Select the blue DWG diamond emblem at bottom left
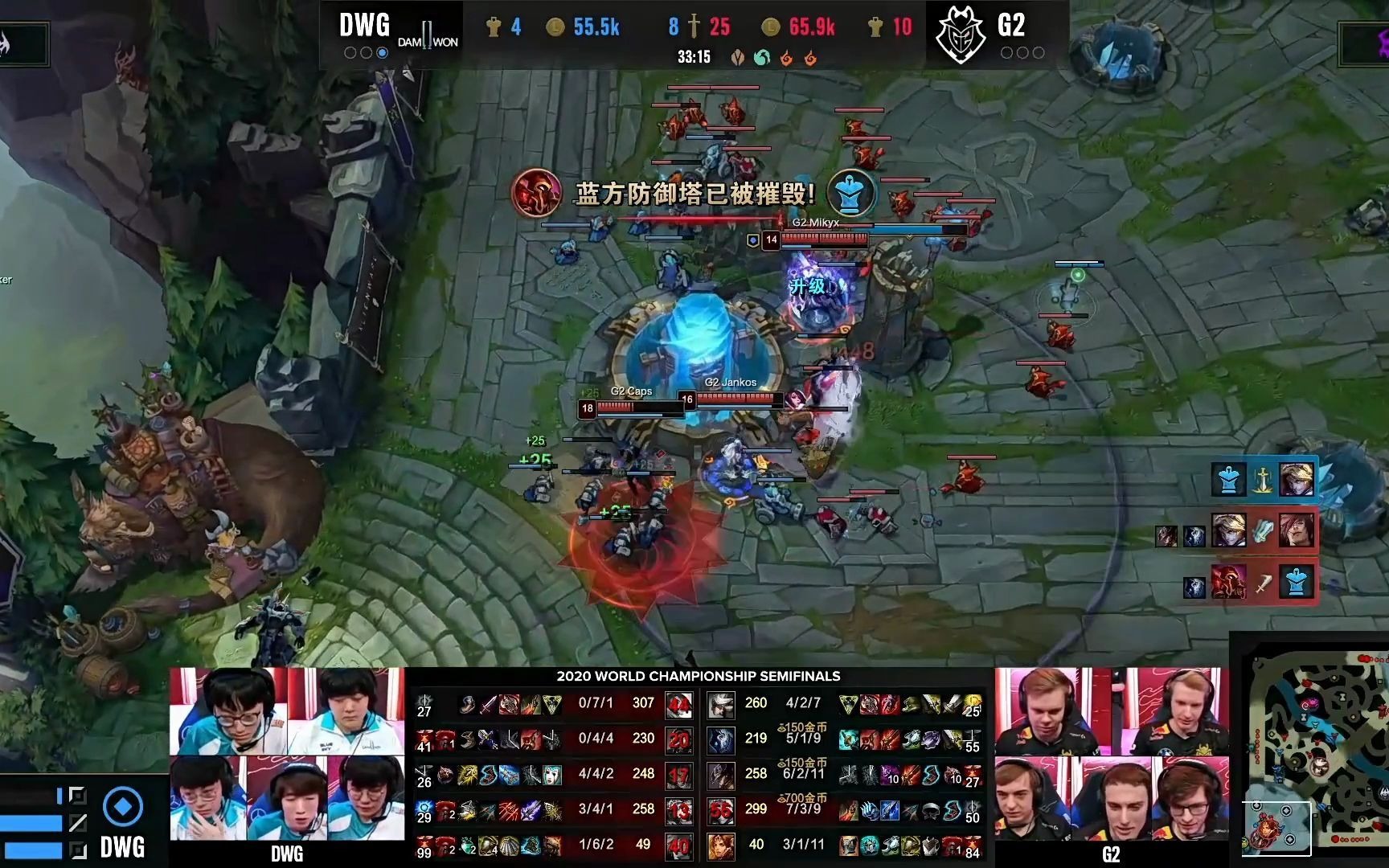The image size is (1389, 868). pos(123,806)
